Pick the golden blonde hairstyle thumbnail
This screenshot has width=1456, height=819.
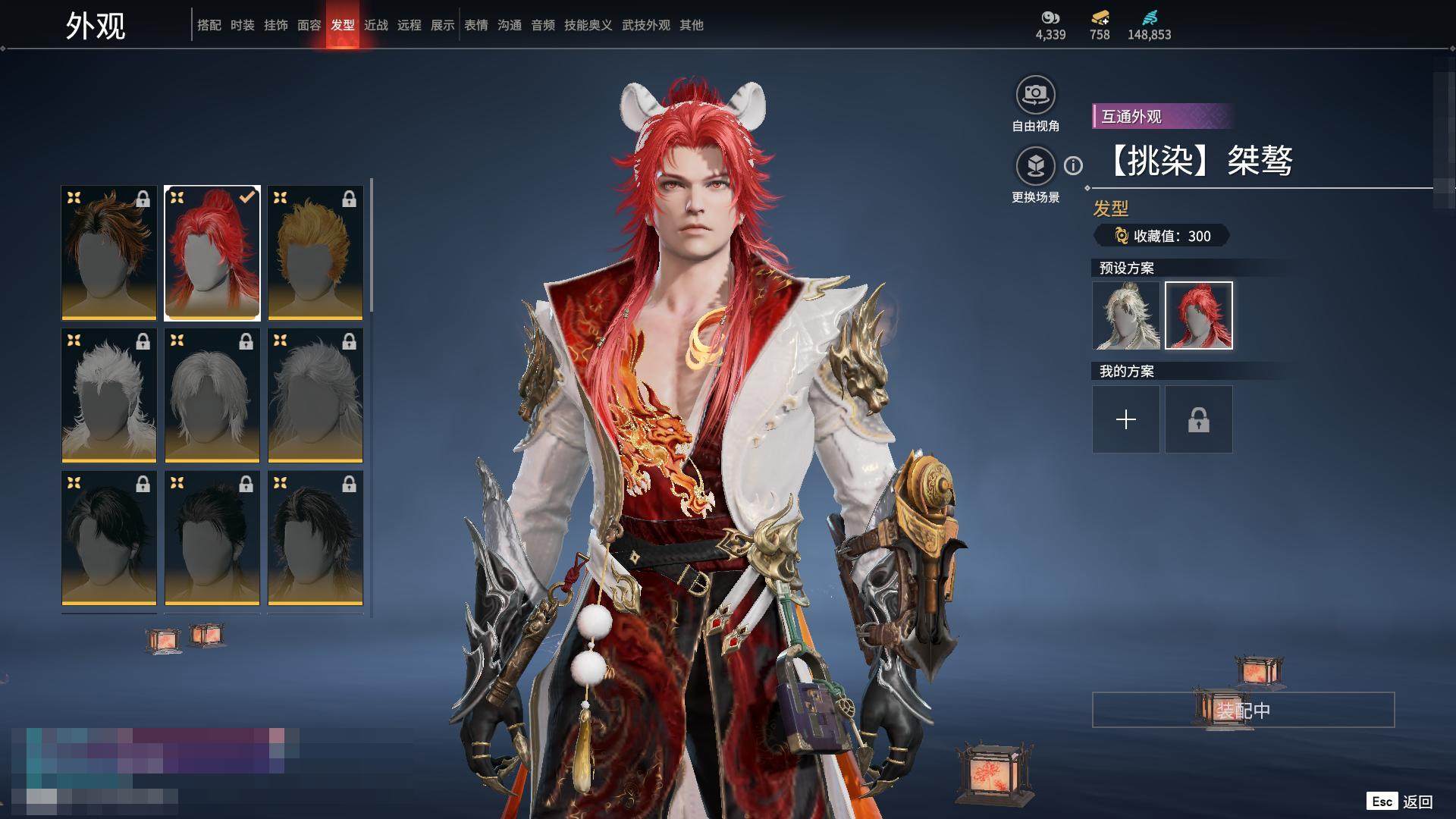[x=315, y=253]
